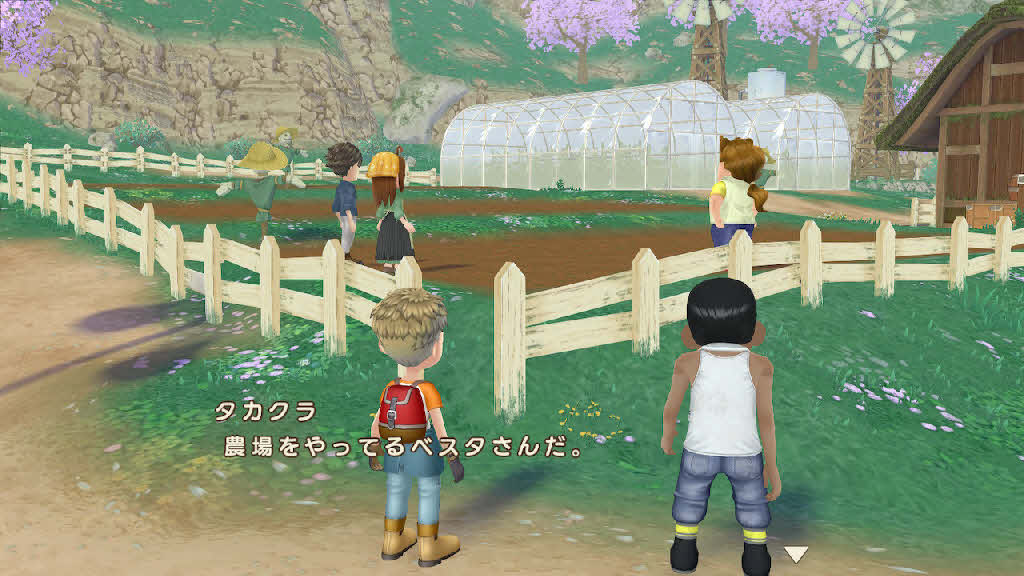This screenshot has width=1024, height=576.
Task: Advance dialogue with the white arrow indicator
Action: [795, 554]
